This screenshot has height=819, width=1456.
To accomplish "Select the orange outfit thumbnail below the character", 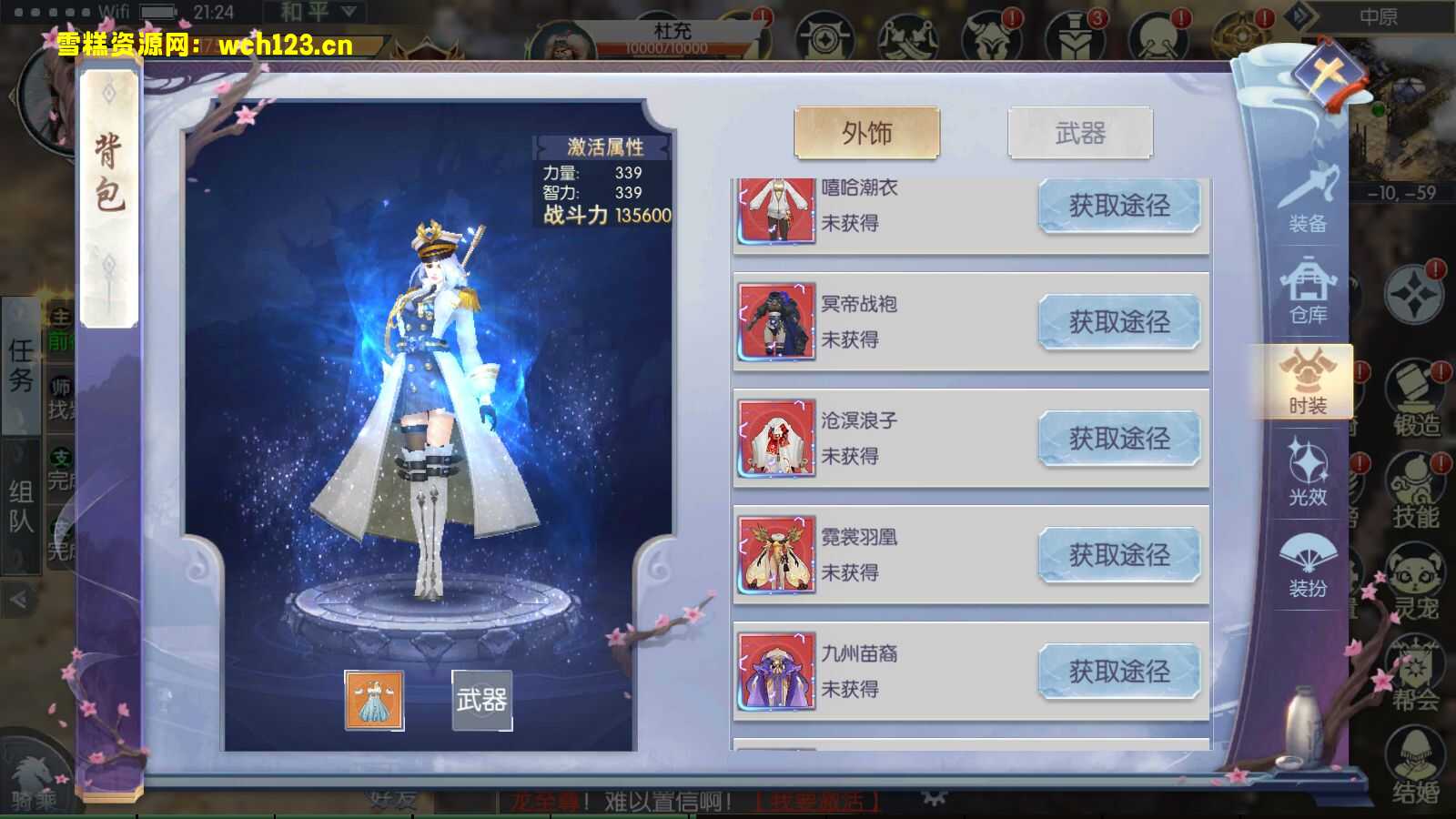I will 373,701.
